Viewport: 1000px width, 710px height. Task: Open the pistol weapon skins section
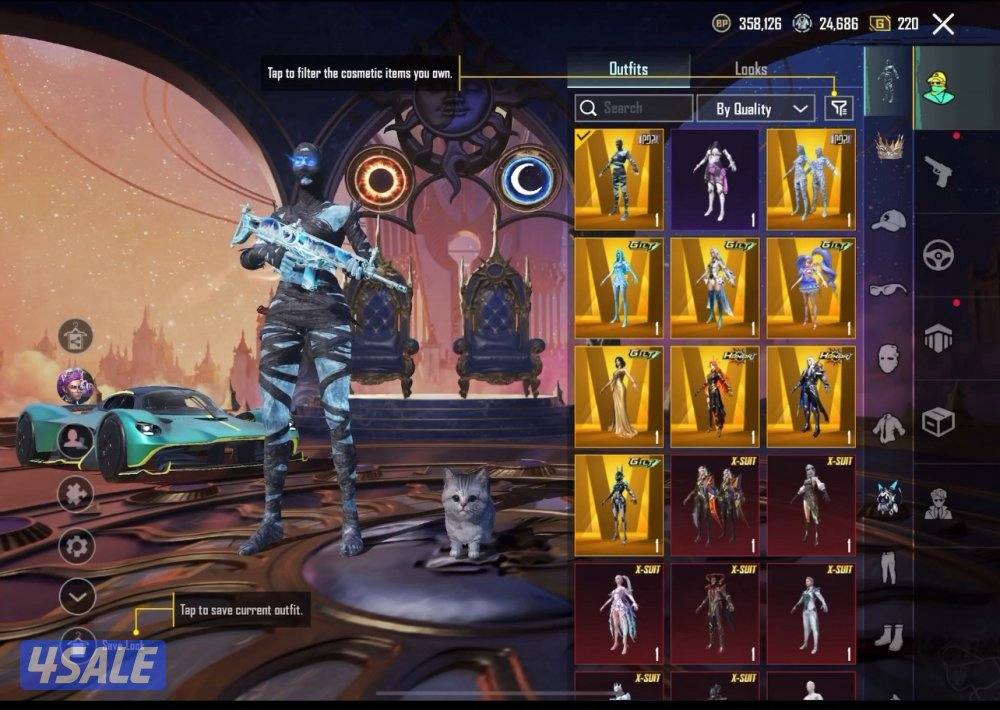(938, 170)
